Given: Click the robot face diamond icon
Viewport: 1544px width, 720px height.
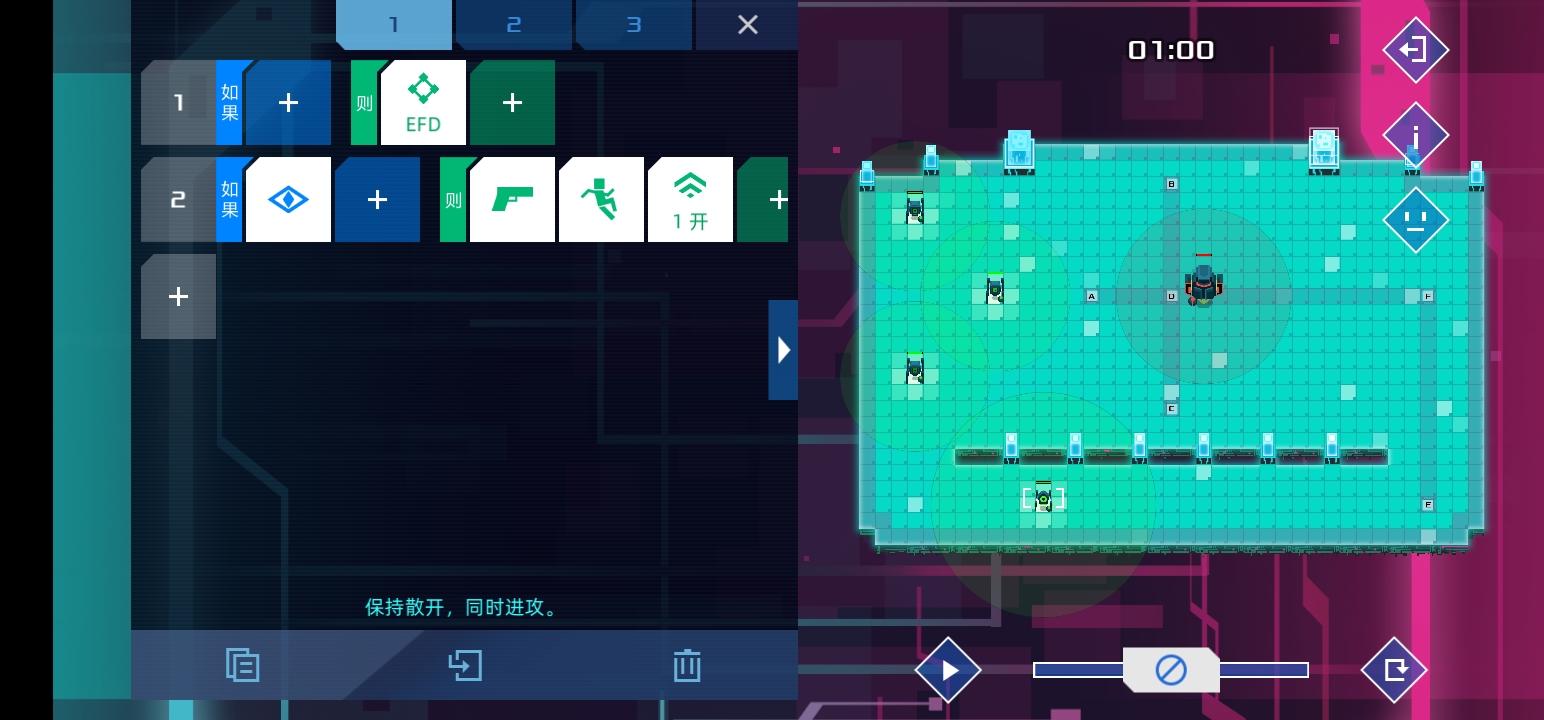Looking at the screenshot, I should [x=1415, y=218].
